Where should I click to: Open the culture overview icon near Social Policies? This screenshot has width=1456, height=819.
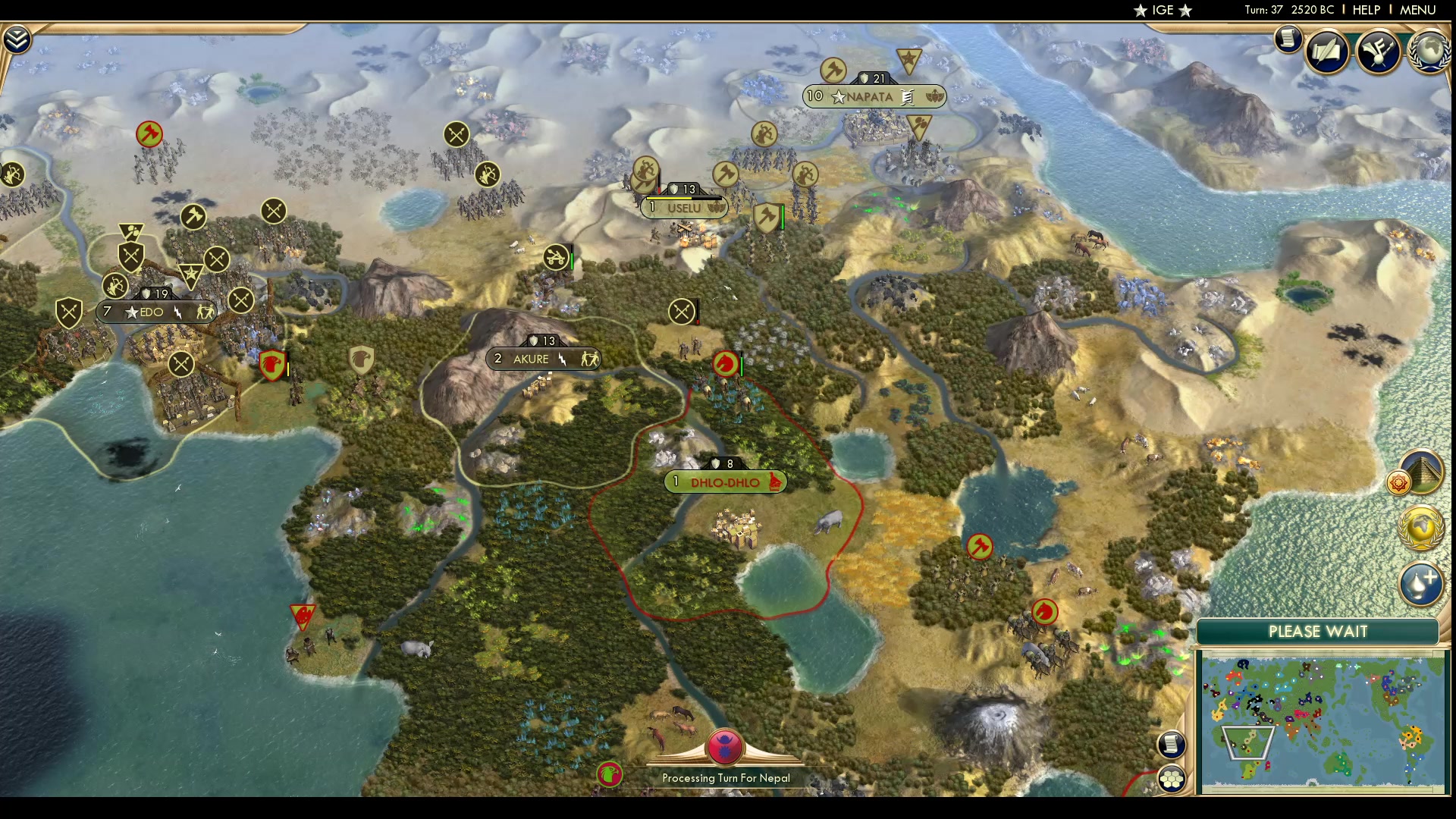[1379, 52]
